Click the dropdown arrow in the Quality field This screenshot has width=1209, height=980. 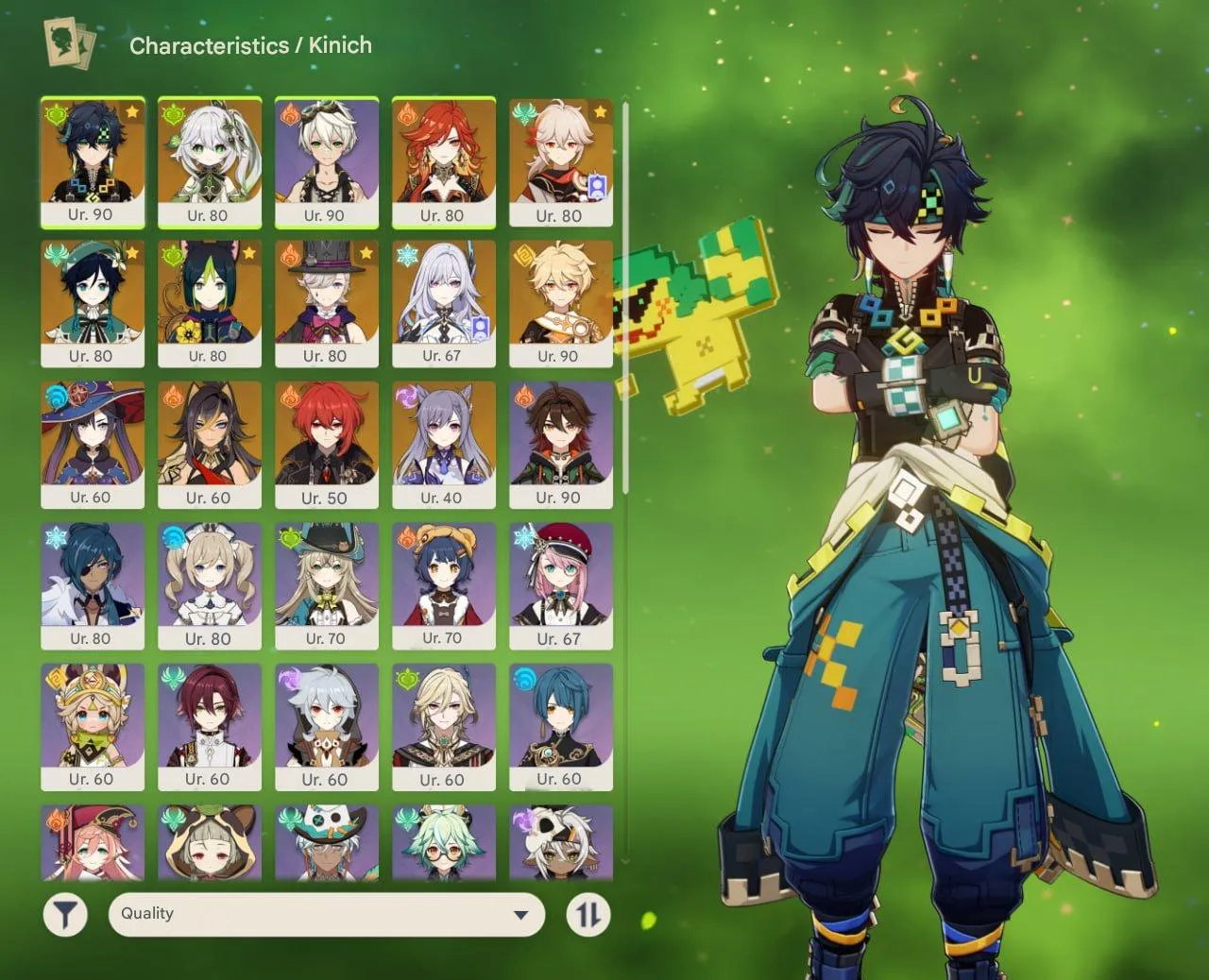(521, 914)
